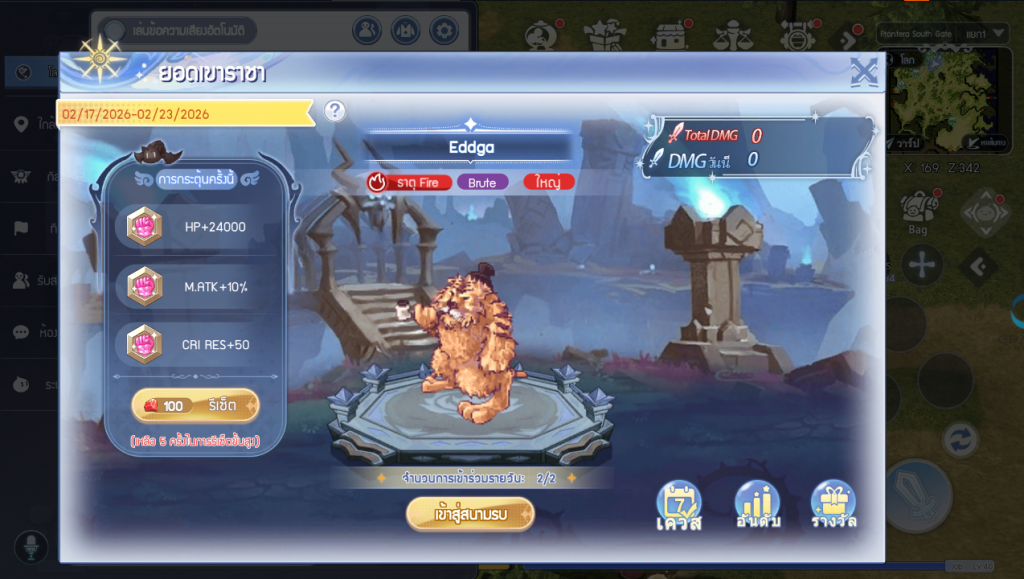Open the gear settings icon in top bar
Screen dimensions: 1024x579
click(x=443, y=30)
